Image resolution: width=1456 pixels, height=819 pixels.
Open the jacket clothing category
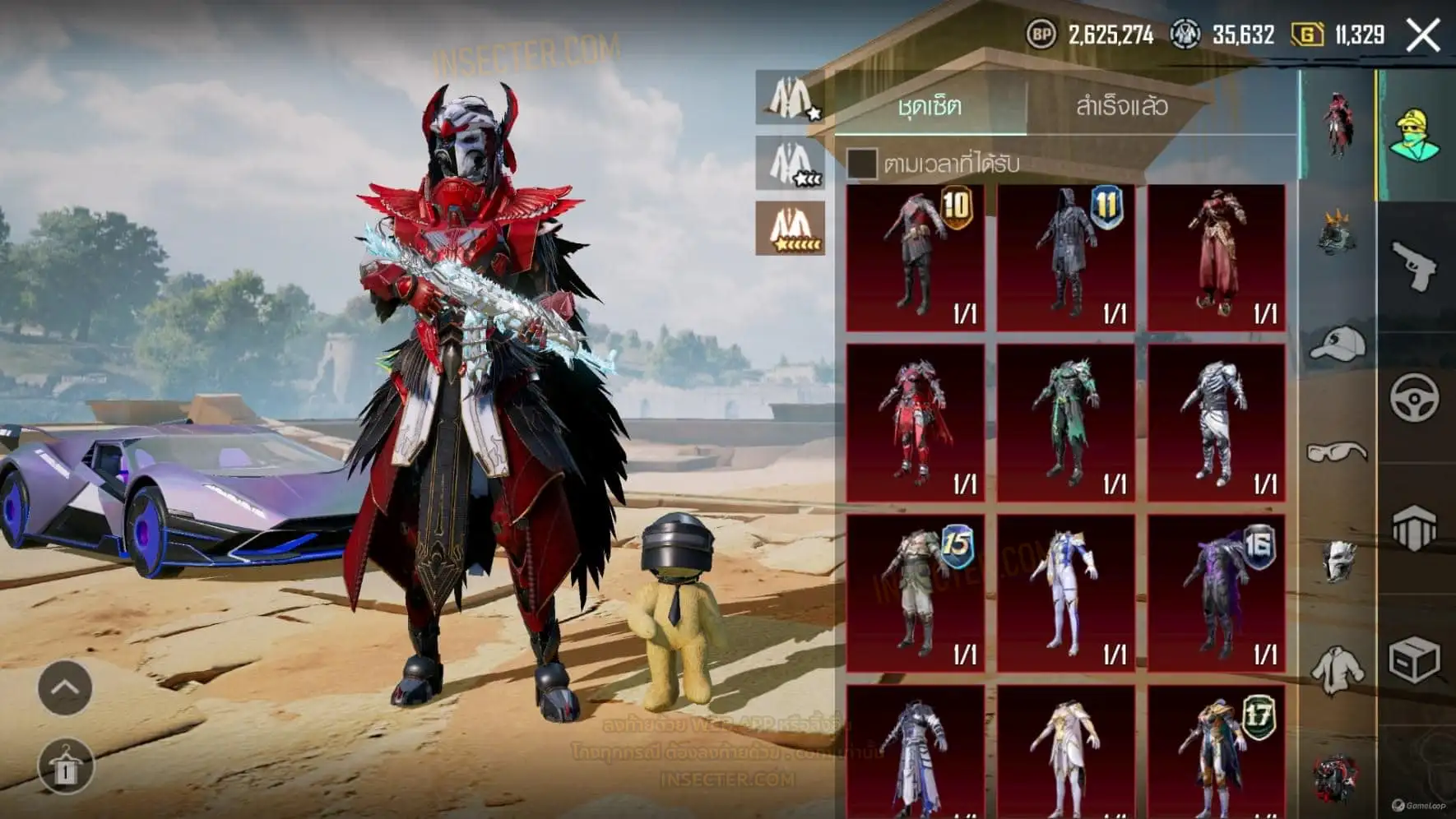[1337, 670]
